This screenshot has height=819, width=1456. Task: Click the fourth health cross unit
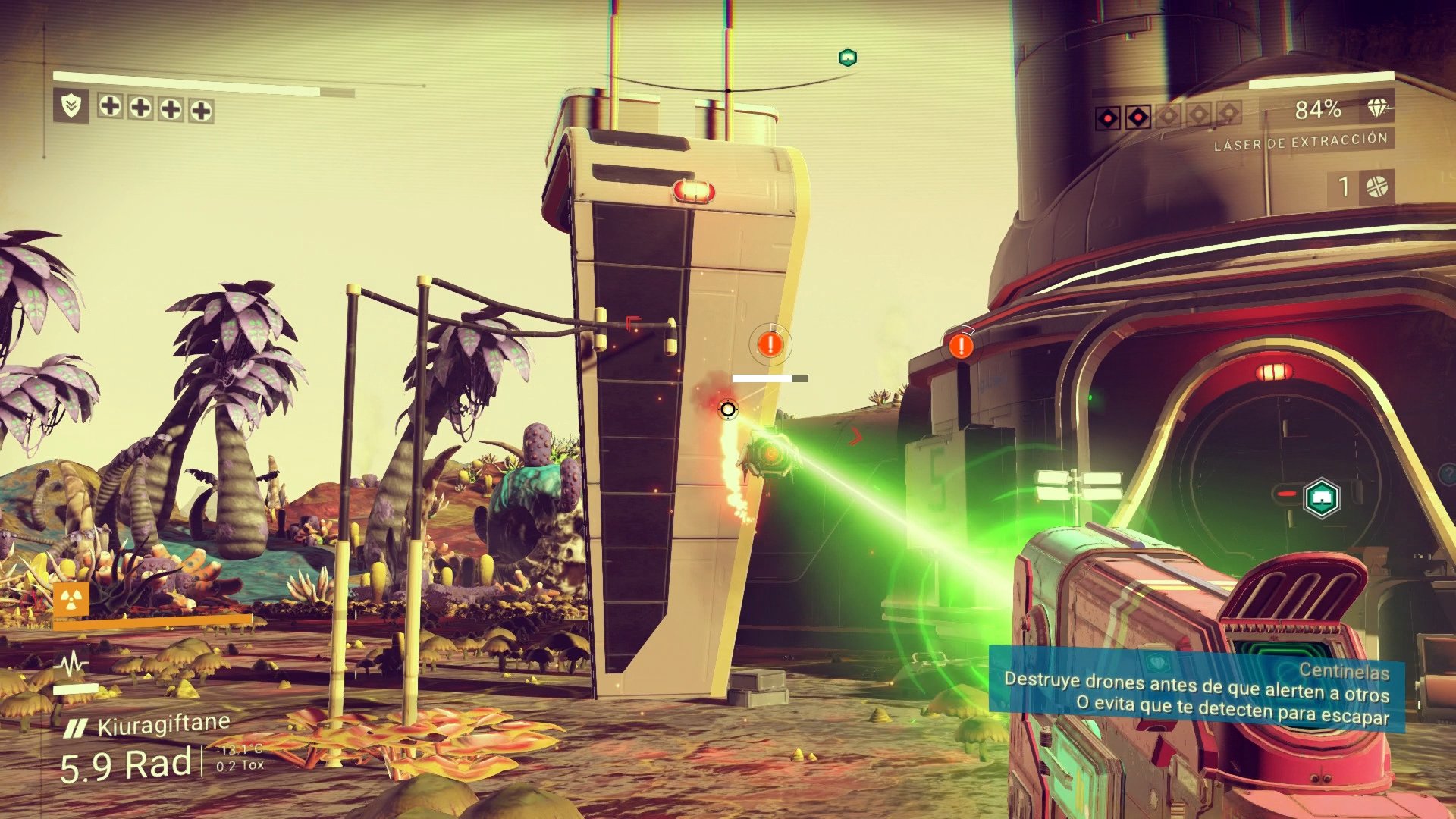pyautogui.click(x=199, y=108)
